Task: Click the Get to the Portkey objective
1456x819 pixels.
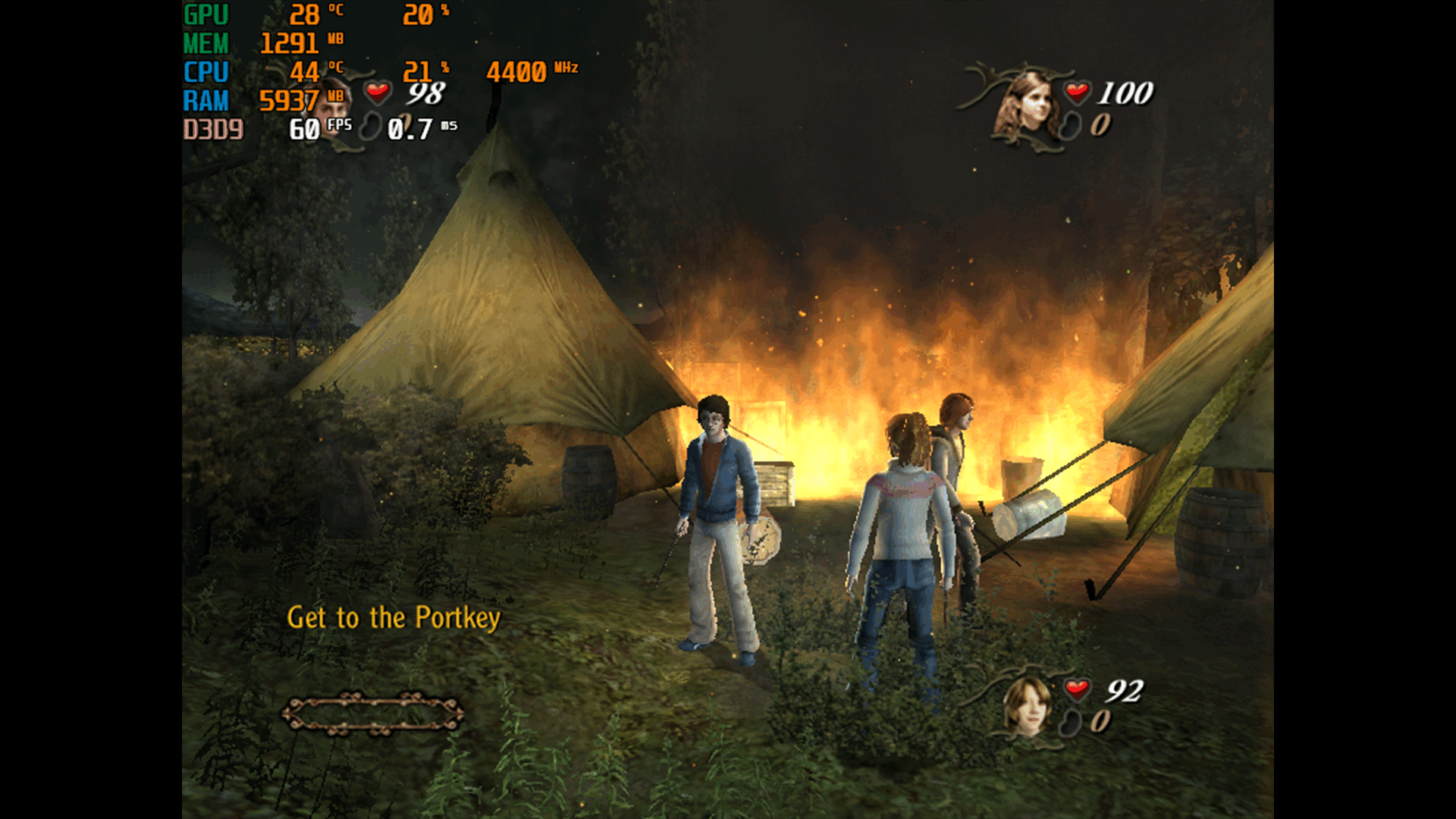Action: click(x=394, y=618)
